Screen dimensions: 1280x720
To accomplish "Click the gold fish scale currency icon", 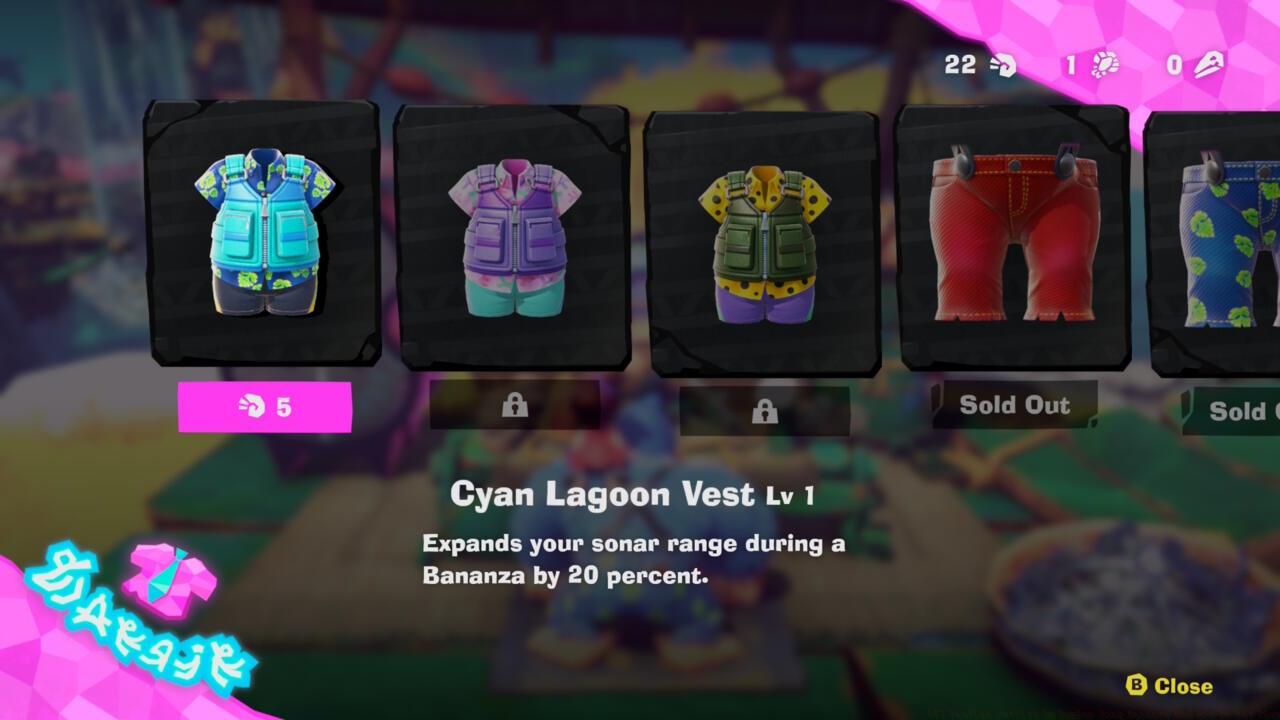I will (1206, 63).
